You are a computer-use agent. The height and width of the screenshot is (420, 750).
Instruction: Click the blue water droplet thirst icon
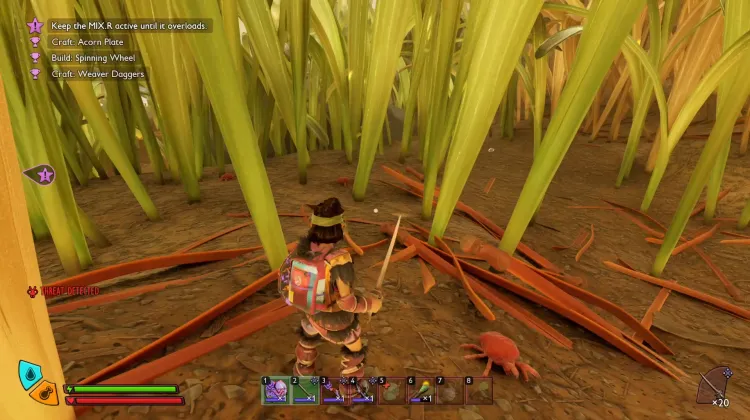pyautogui.click(x=31, y=374)
